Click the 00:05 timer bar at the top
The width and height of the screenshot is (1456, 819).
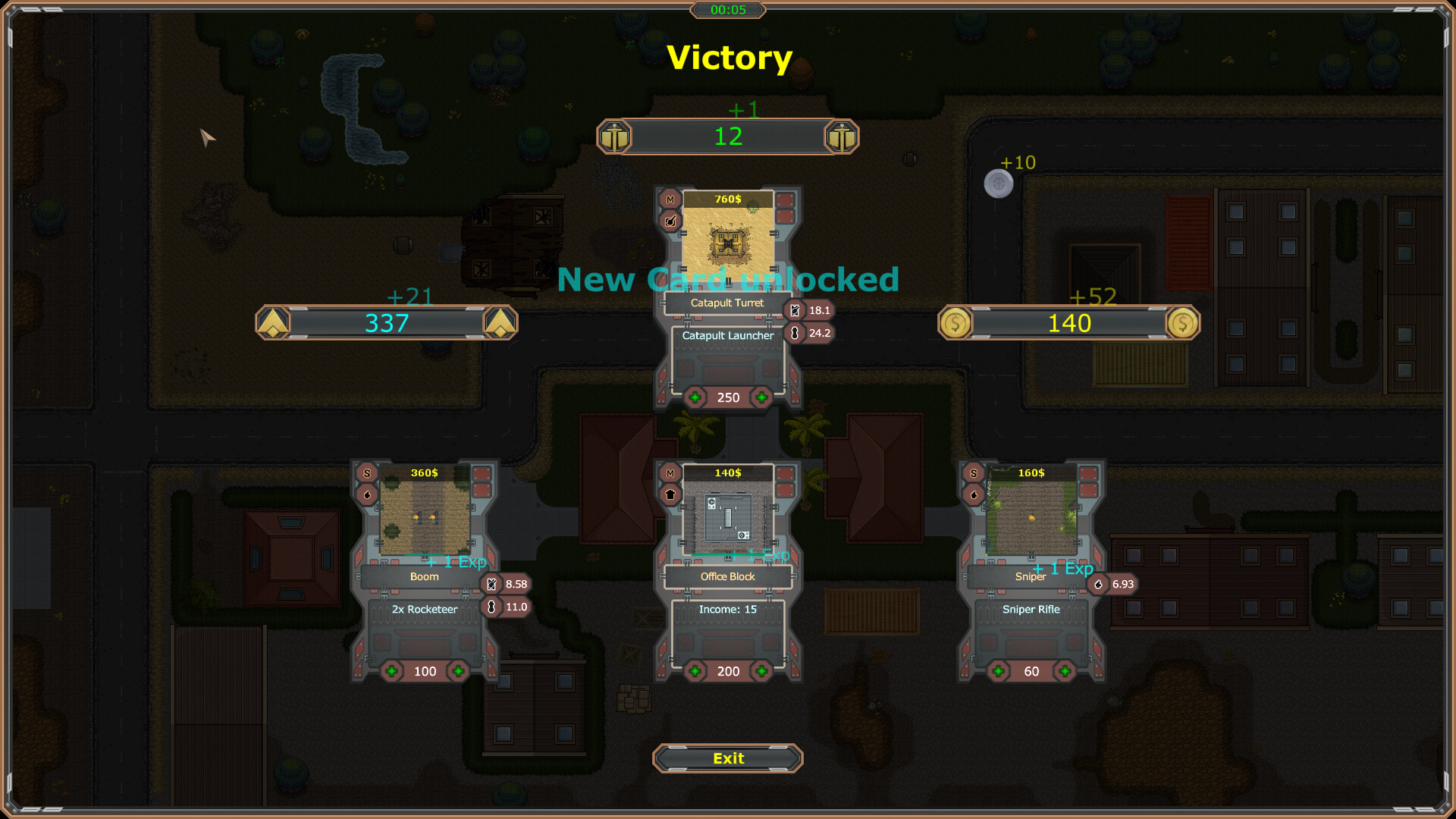pos(726,11)
